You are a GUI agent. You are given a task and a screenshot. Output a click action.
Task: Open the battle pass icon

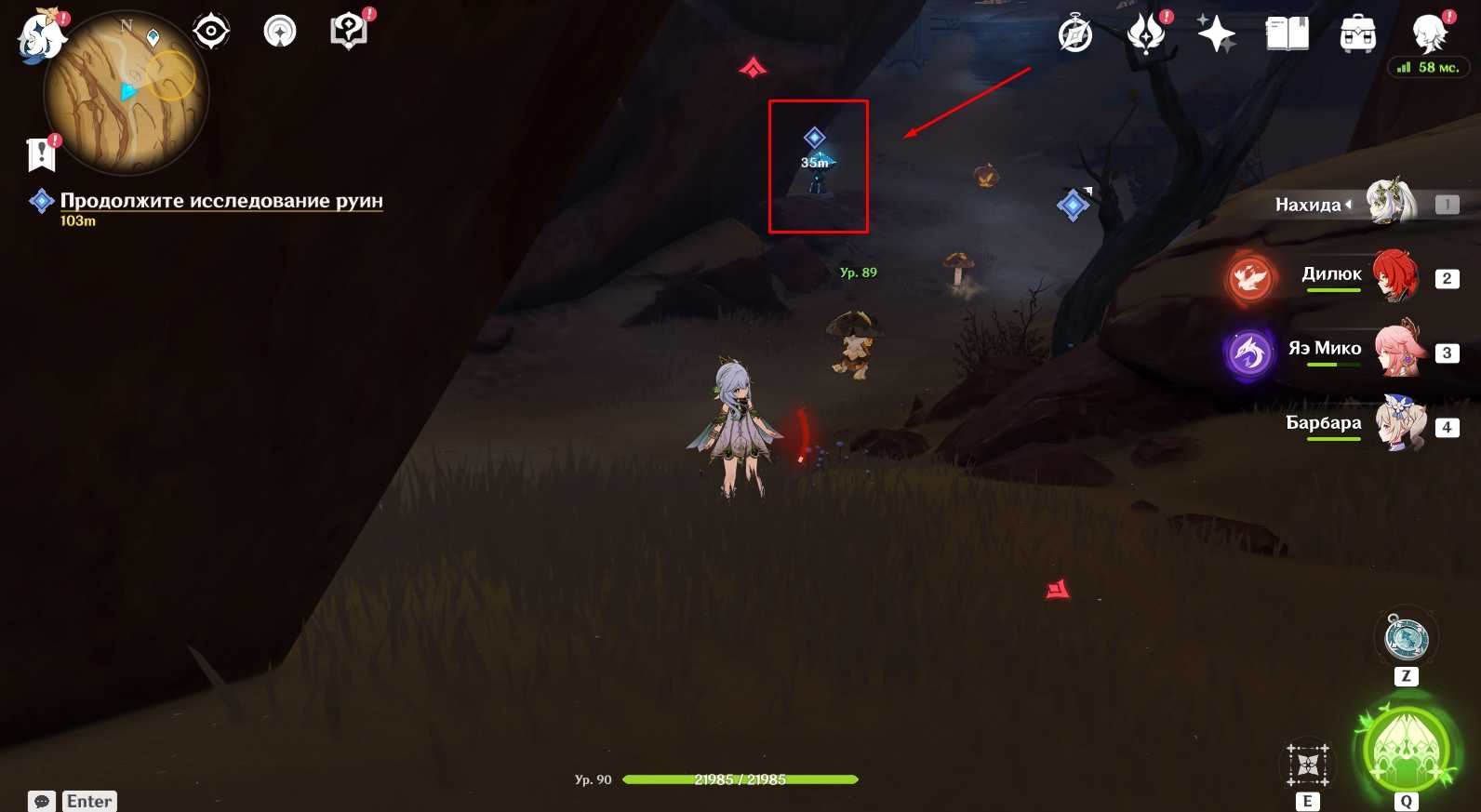pyautogui.click(x=1146, y=35)
